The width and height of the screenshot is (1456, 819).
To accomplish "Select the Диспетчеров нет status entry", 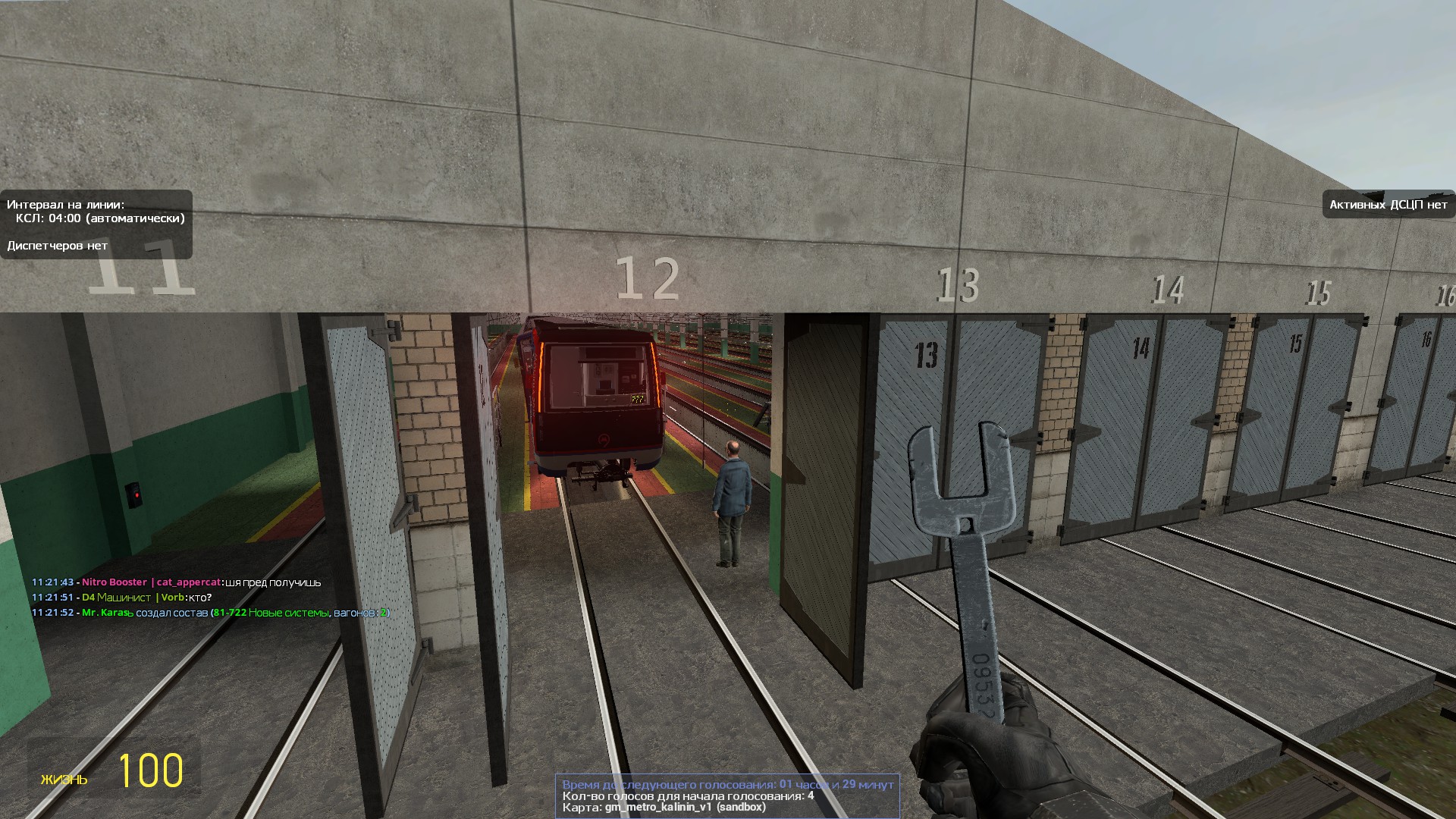I will click(x=57, y=246).
